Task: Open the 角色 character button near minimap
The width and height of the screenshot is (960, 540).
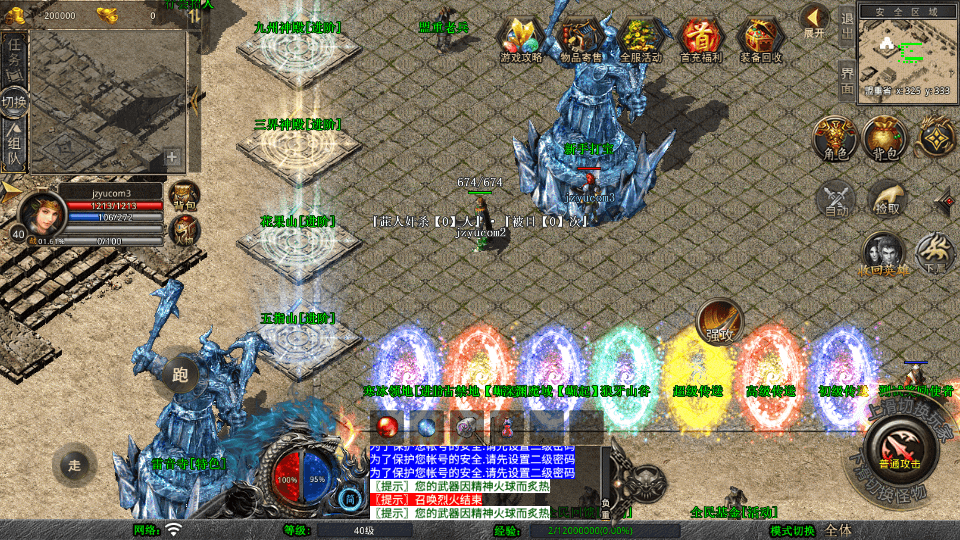Action: pyautogui.click(x=835, y=139)
